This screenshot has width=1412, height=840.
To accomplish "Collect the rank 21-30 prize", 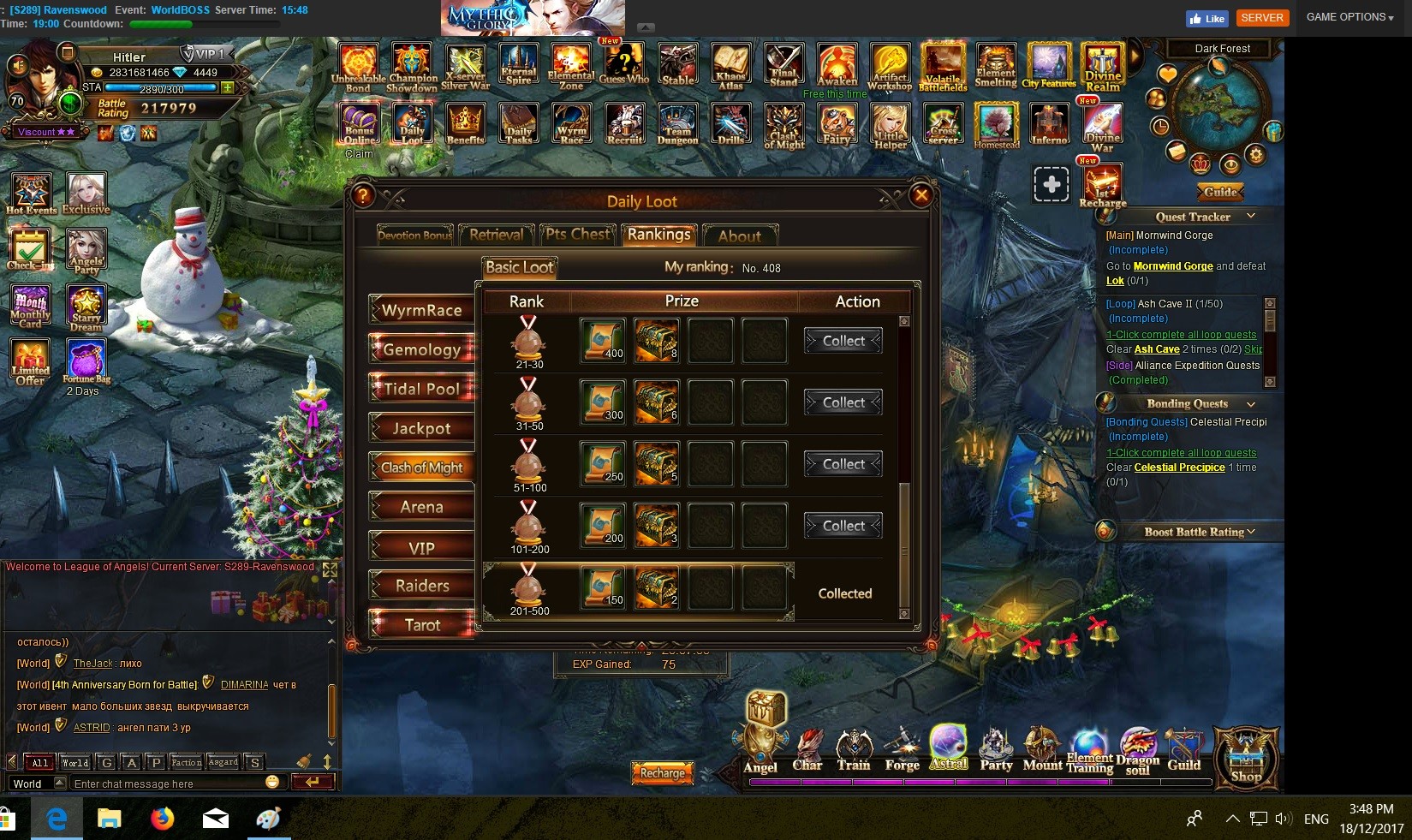I will [843, 341].
